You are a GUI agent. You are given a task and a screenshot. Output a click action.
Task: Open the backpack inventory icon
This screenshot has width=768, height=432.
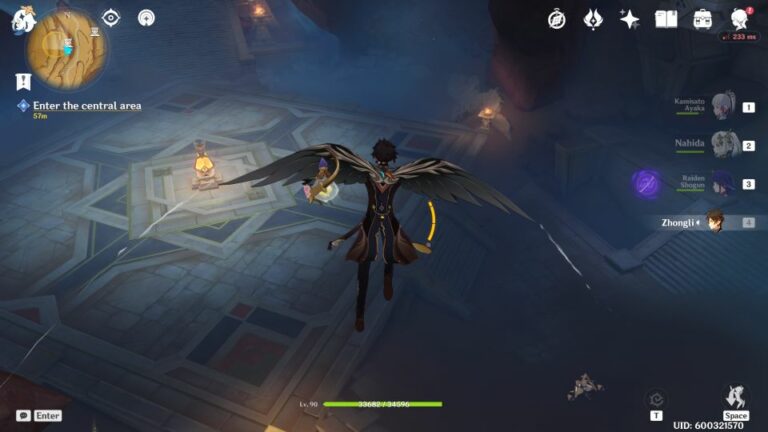pos(702,19)
